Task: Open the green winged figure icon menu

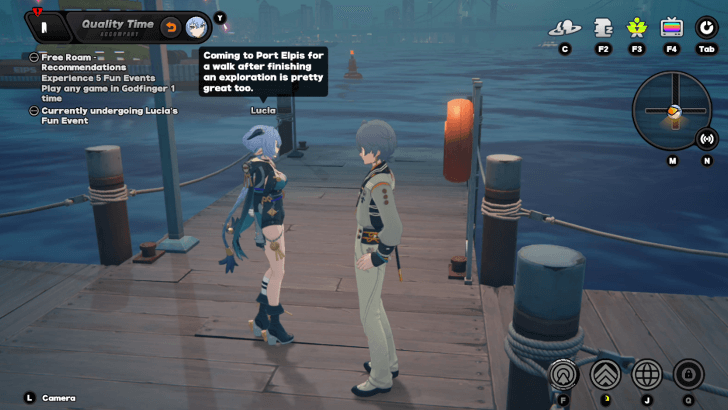Action: pos(636,28)
